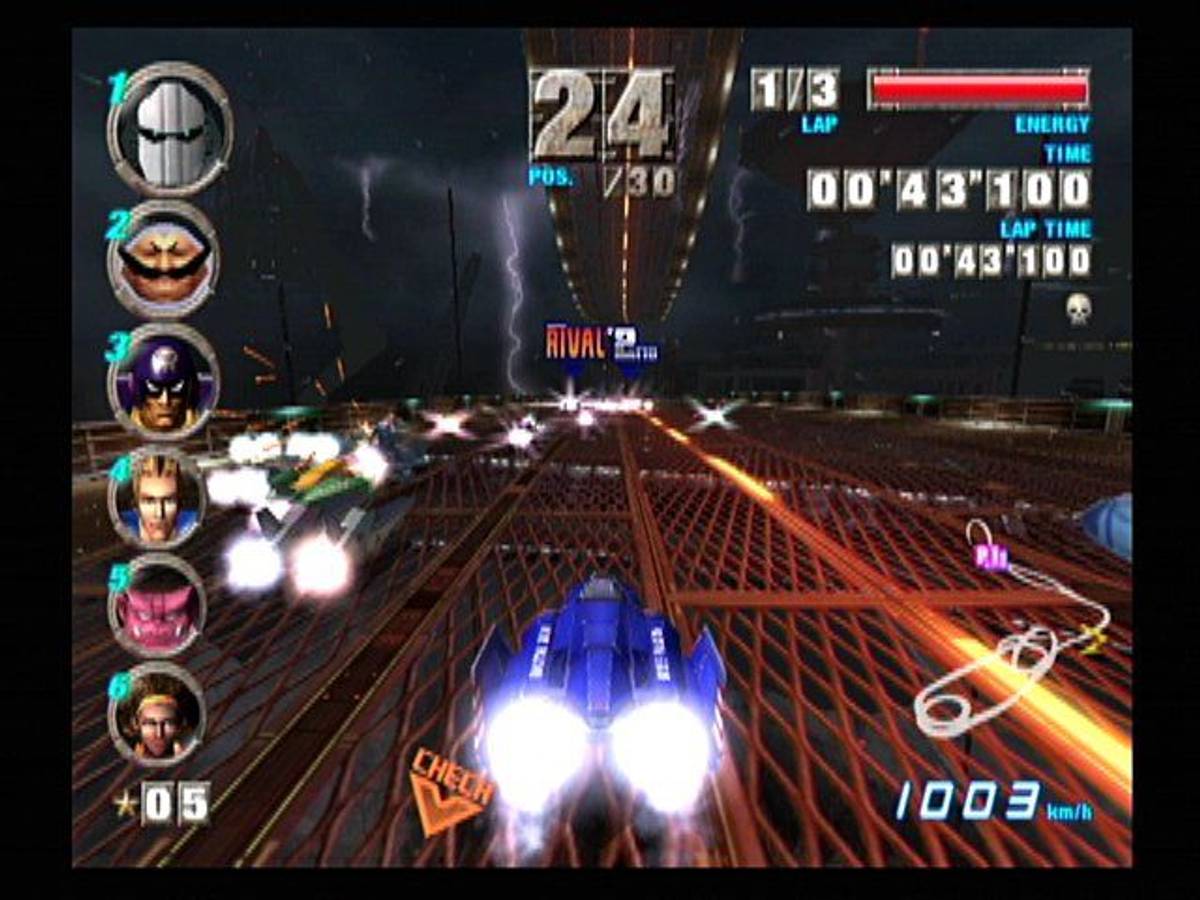Click the skull icon under lap time
Image resolution: width=1200 pixels, height=900 pixels.
[x=1078, y=308]
